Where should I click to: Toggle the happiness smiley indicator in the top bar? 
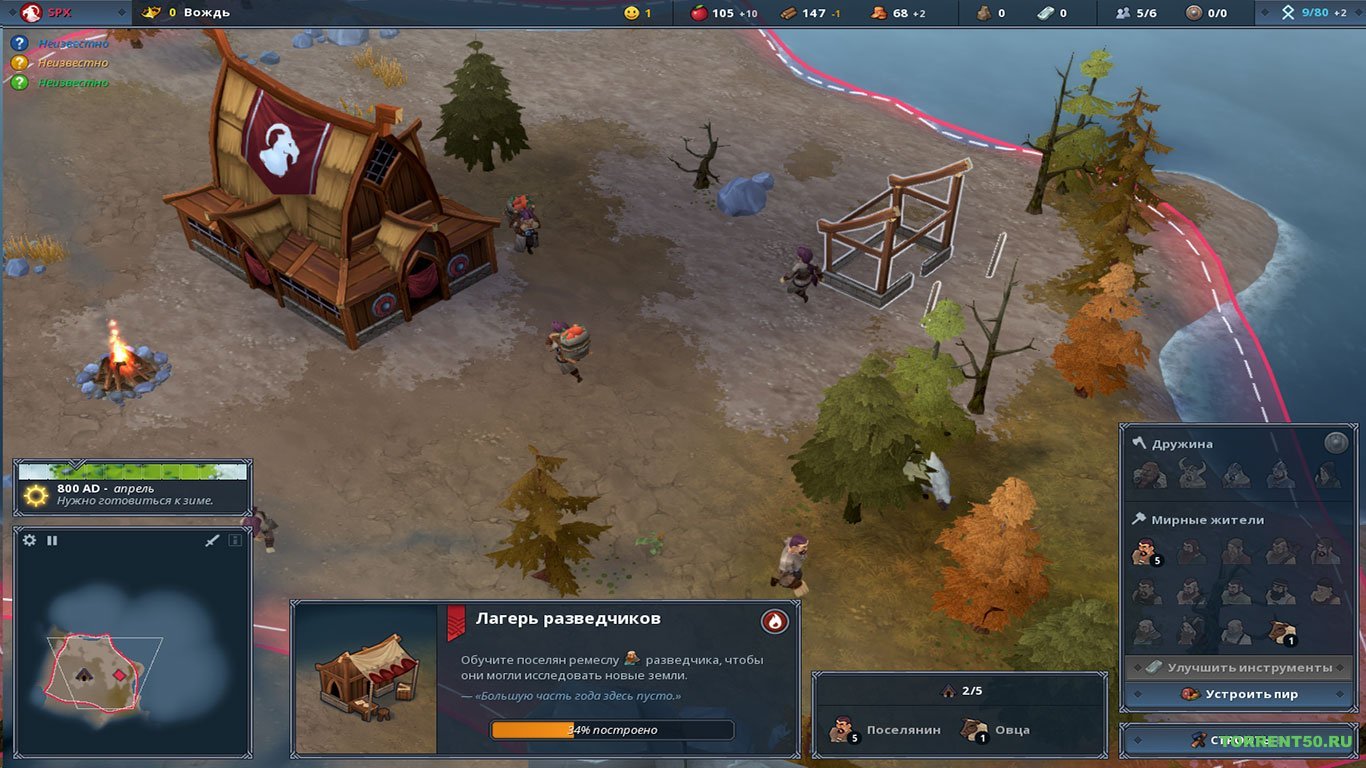pyautogui.click(x=630, y=13)
